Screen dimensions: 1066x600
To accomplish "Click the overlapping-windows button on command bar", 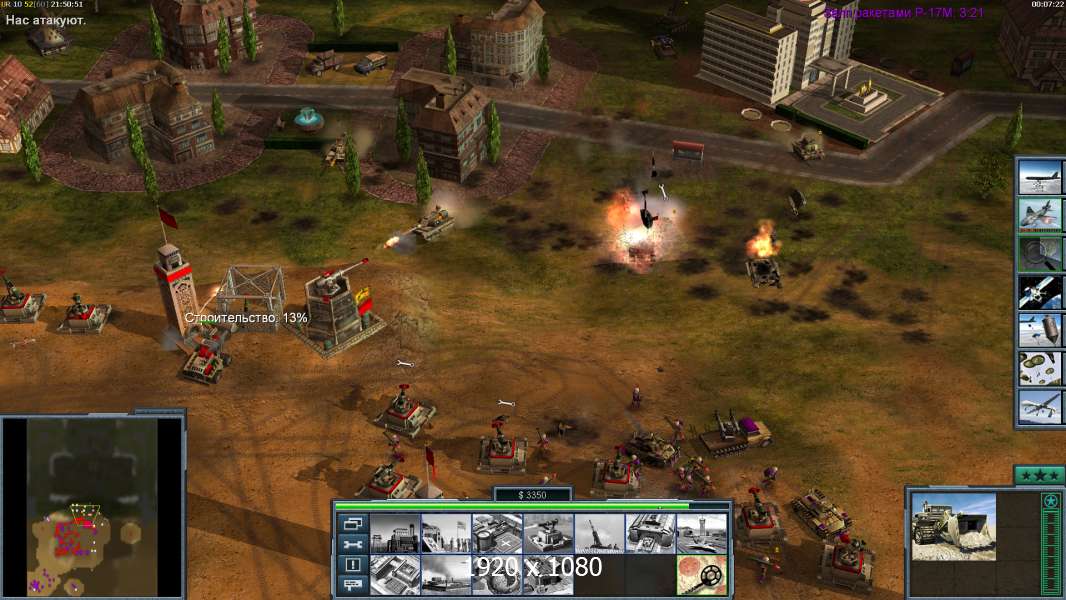I will tap(351, 523).
